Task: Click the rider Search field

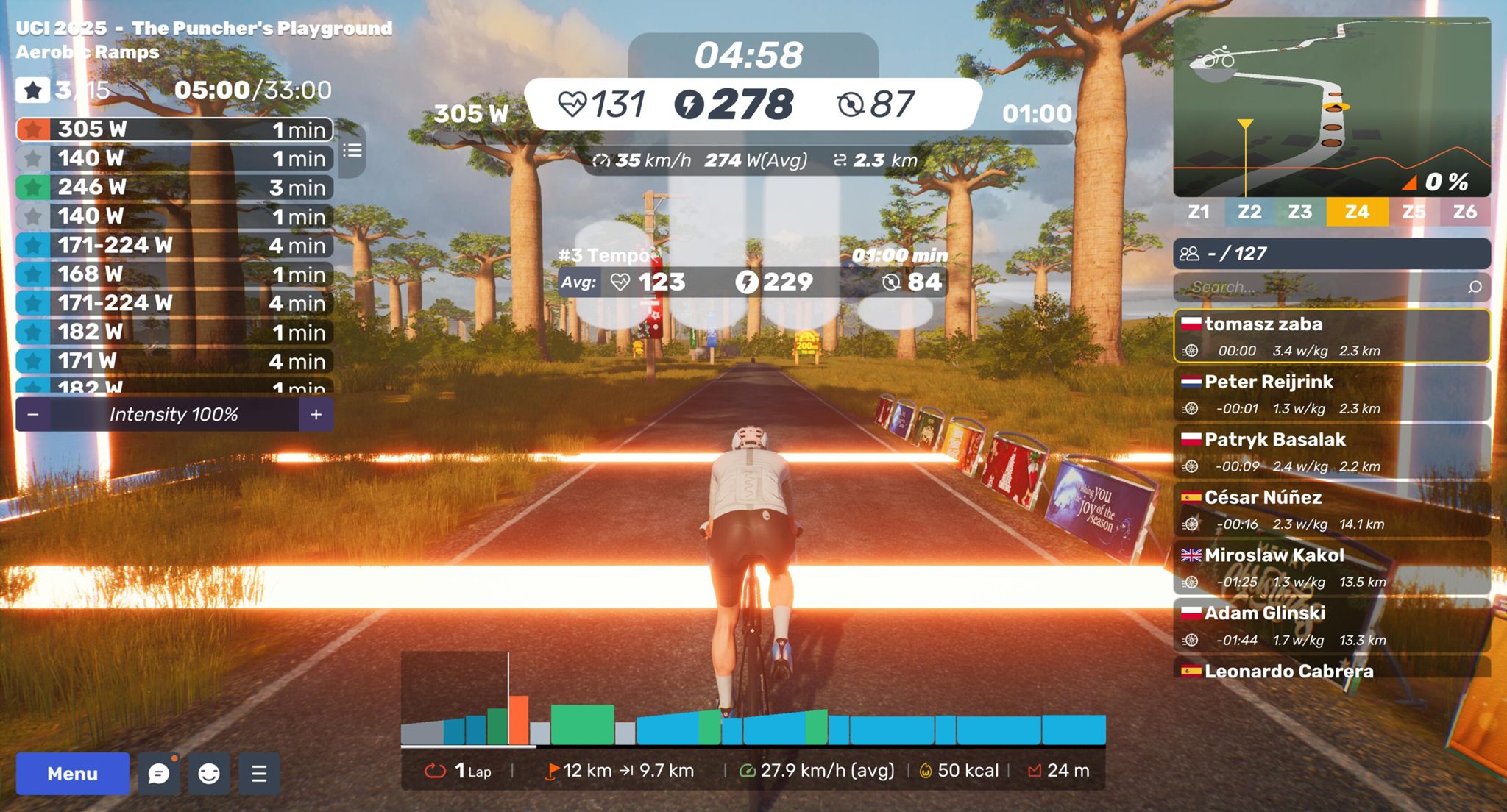Action: (1325, 287)
